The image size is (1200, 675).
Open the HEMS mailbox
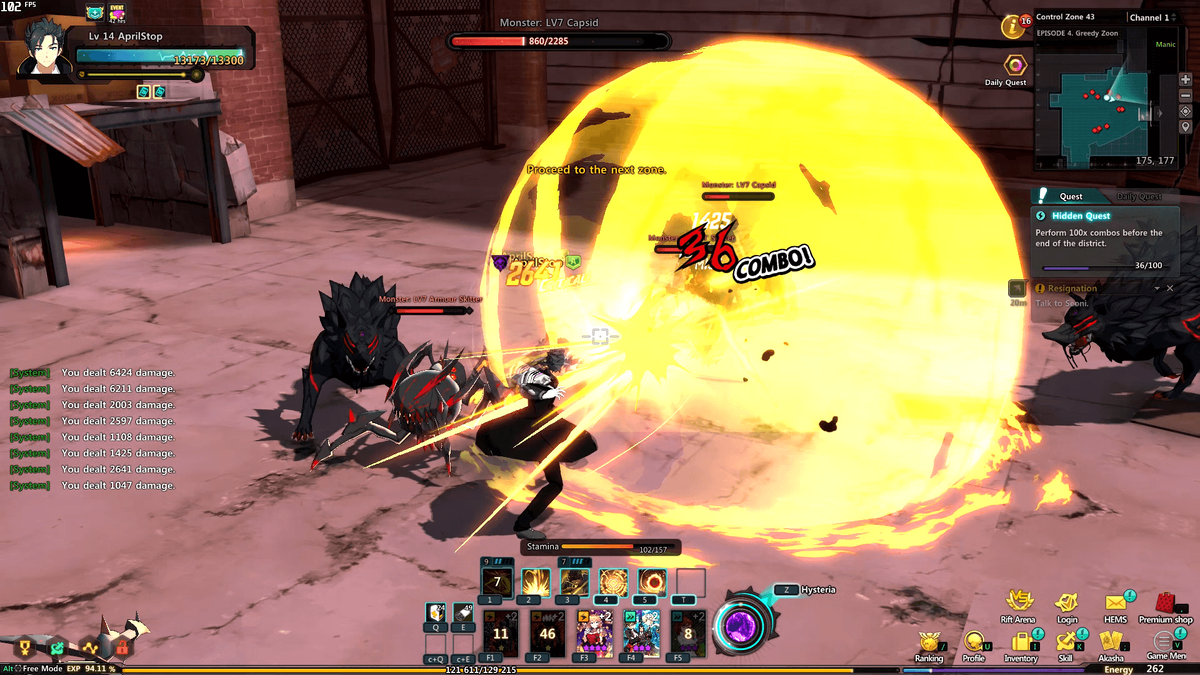tap(1116, 603)
